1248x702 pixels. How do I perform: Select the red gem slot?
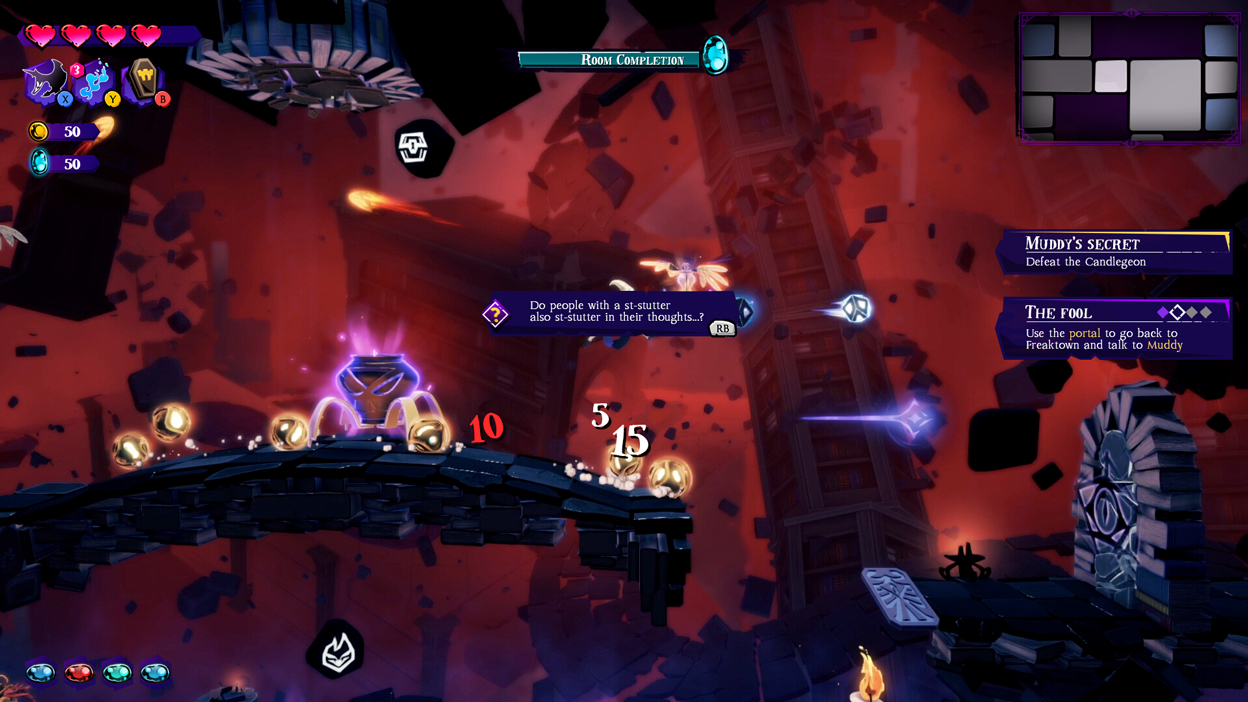(x=79, y=673)
